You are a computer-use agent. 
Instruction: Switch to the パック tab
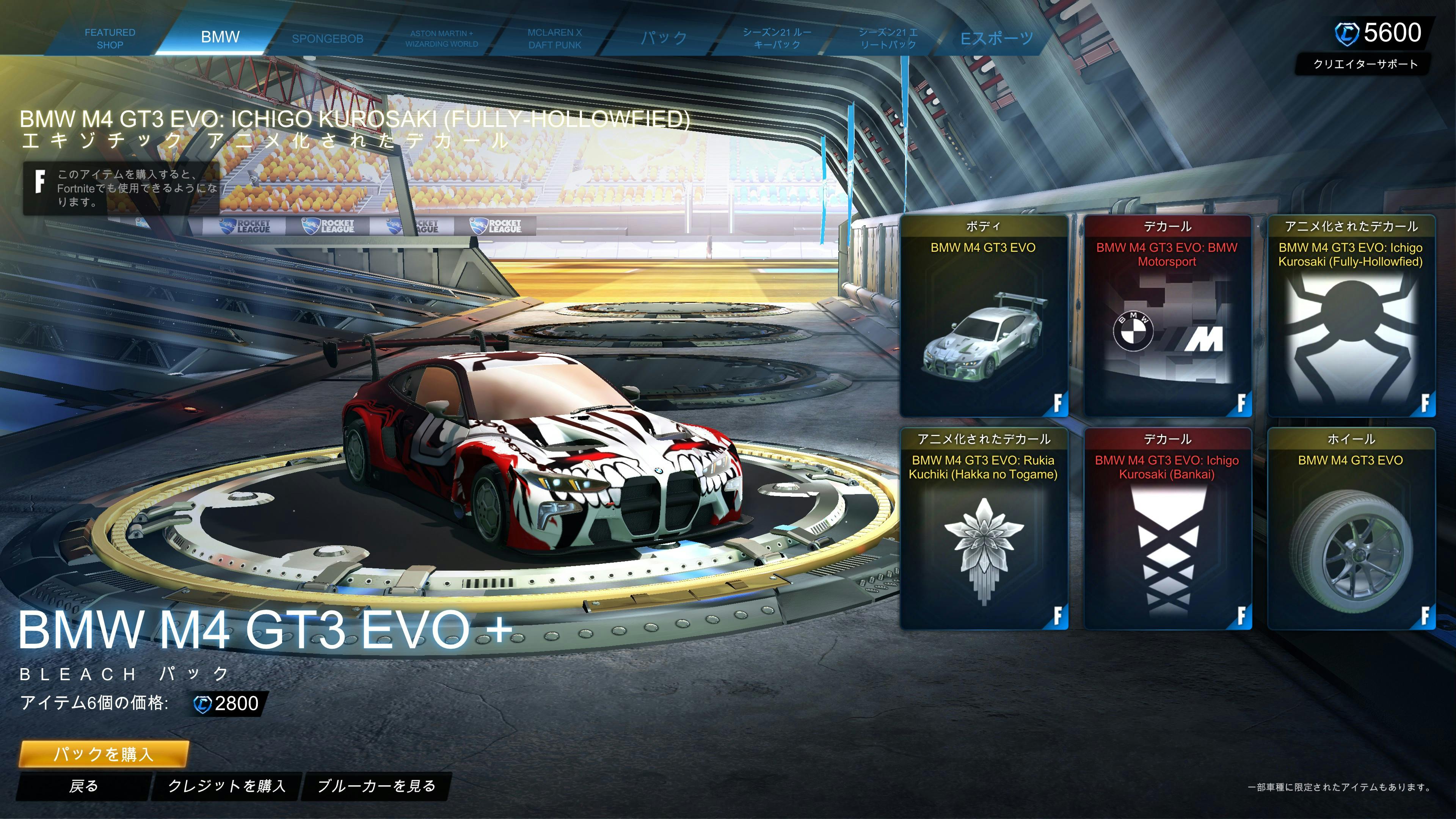click(x=664, y=38)
